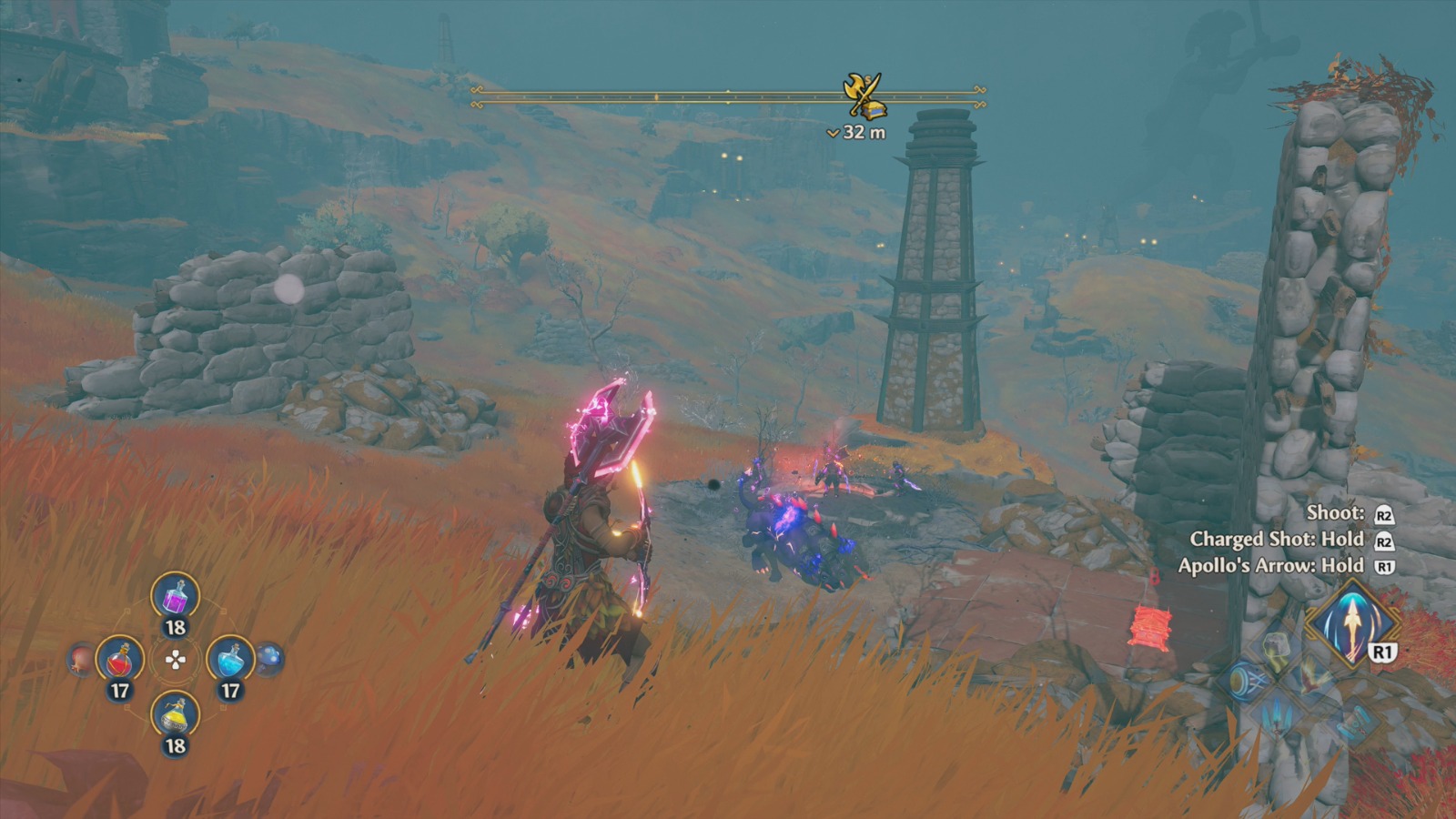Screen dimensions: 1456x819
Task: Select the red health potion icon
Action: [x=120, y=659]
